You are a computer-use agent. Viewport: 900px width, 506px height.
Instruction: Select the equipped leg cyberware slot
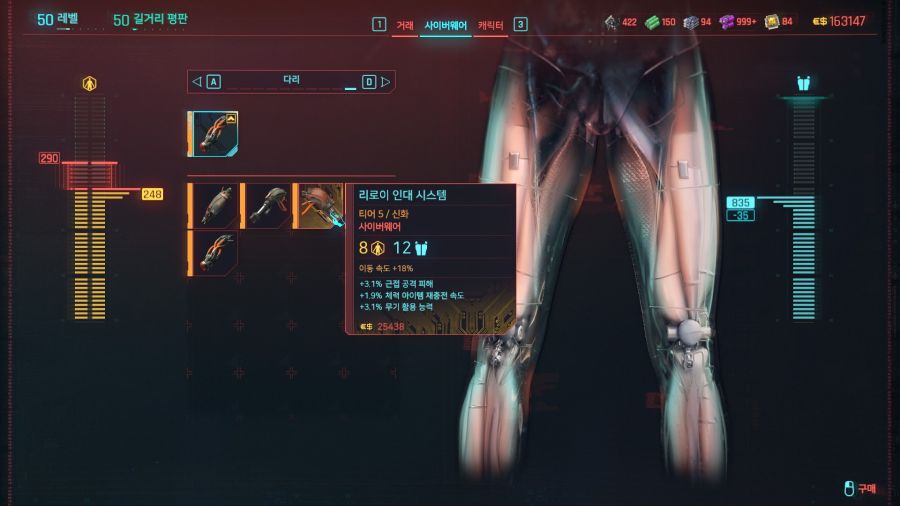click(213, 134)
